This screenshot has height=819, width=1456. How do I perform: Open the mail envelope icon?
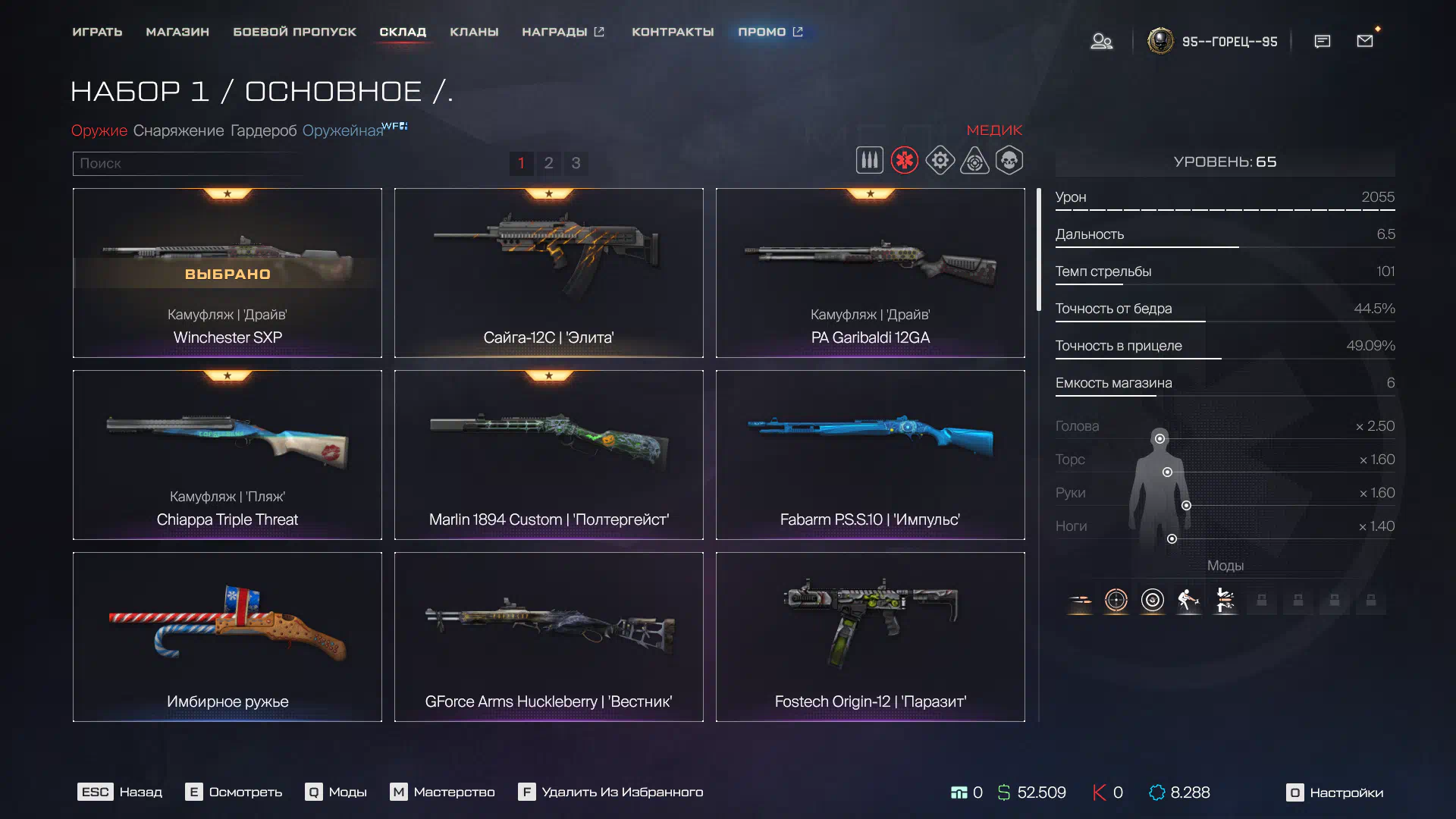pyautogui.click(x=1364, y=41)
